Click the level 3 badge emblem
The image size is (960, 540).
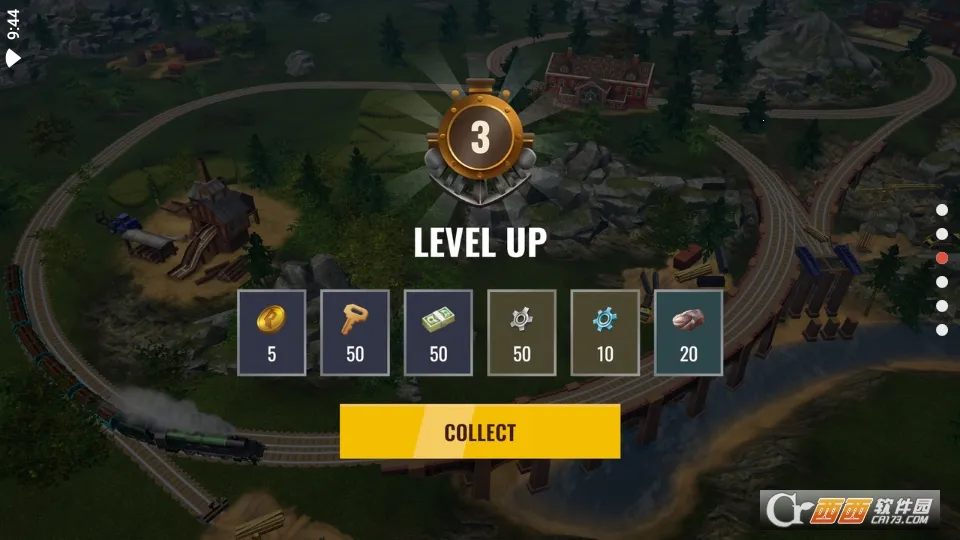(480, 140)
